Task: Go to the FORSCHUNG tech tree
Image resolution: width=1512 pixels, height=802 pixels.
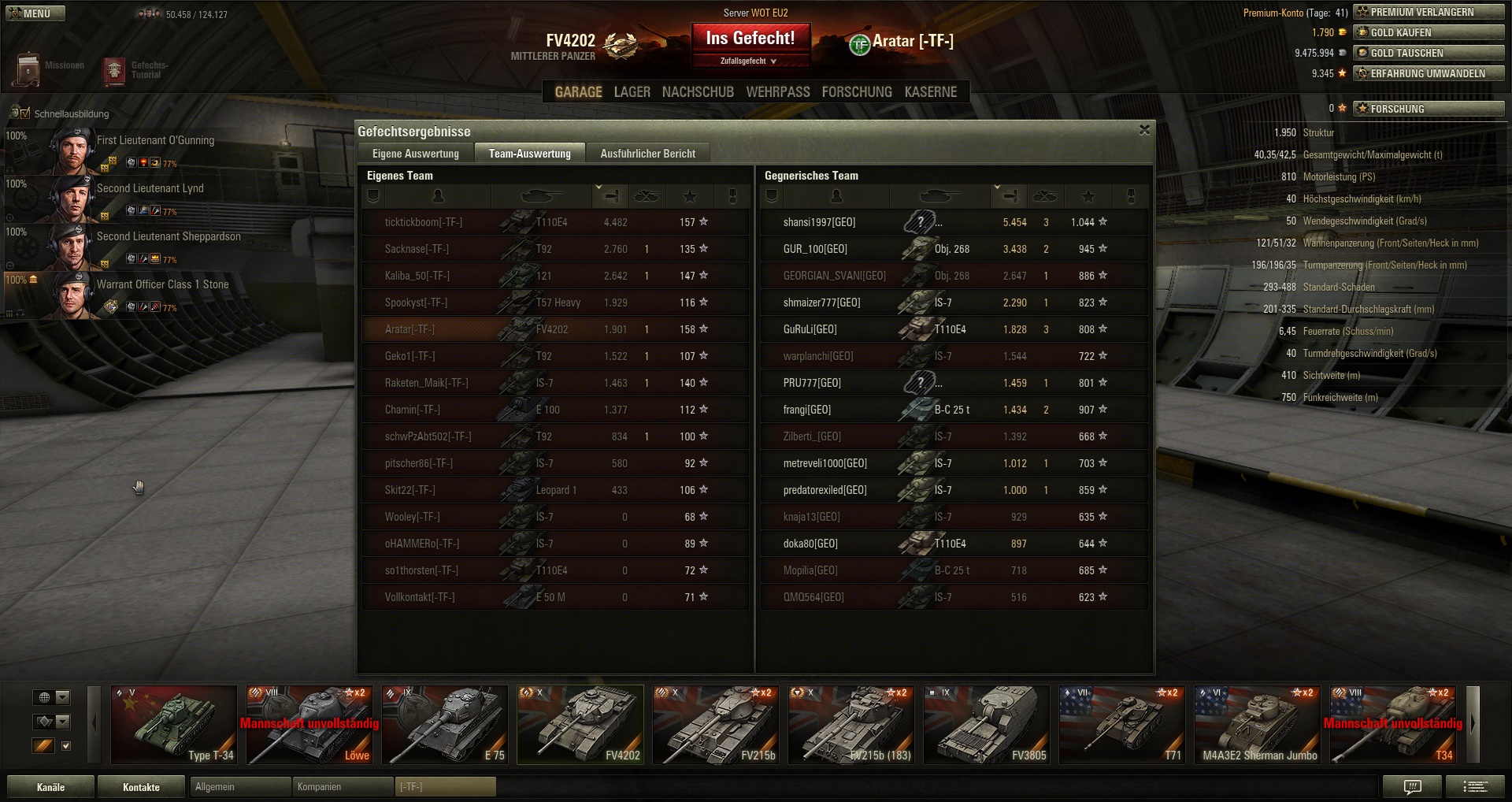Action: coord(857,92)
